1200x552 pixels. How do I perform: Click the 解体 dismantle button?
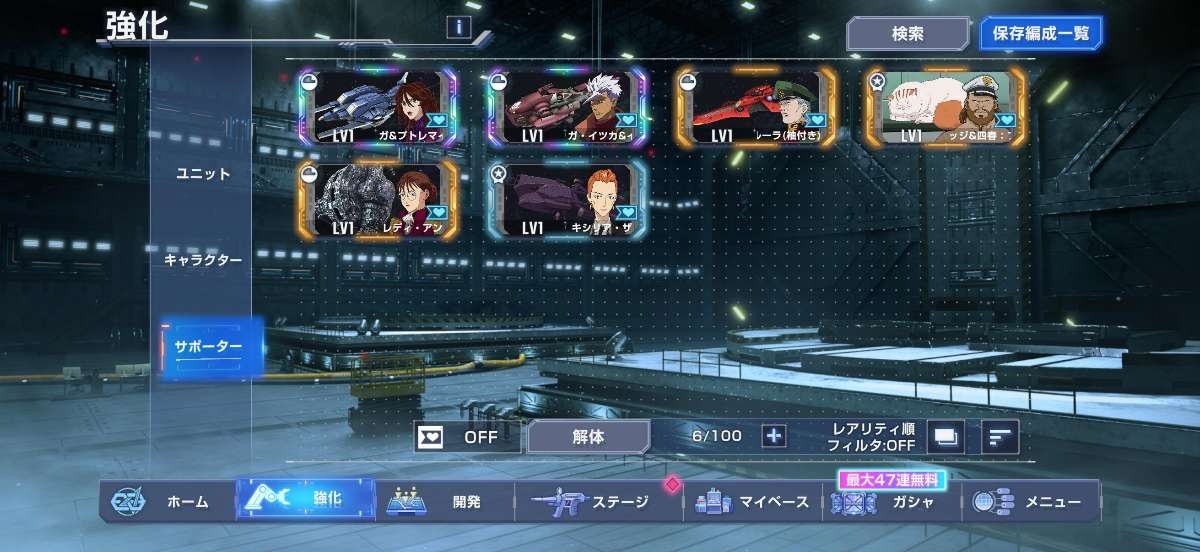tap(588, 436)
